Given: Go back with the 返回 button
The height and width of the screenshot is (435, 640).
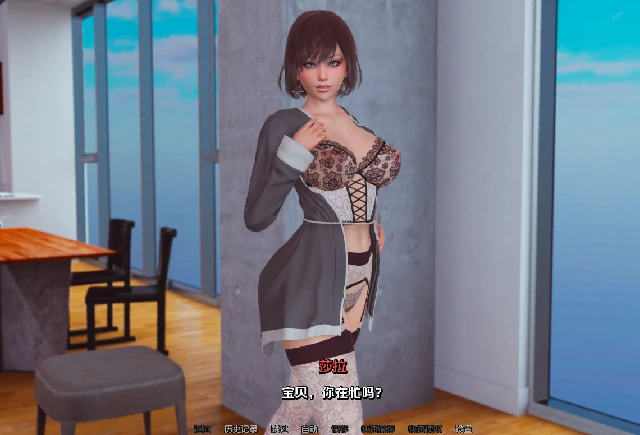Looking at the screenshot, I should [203, 429].
